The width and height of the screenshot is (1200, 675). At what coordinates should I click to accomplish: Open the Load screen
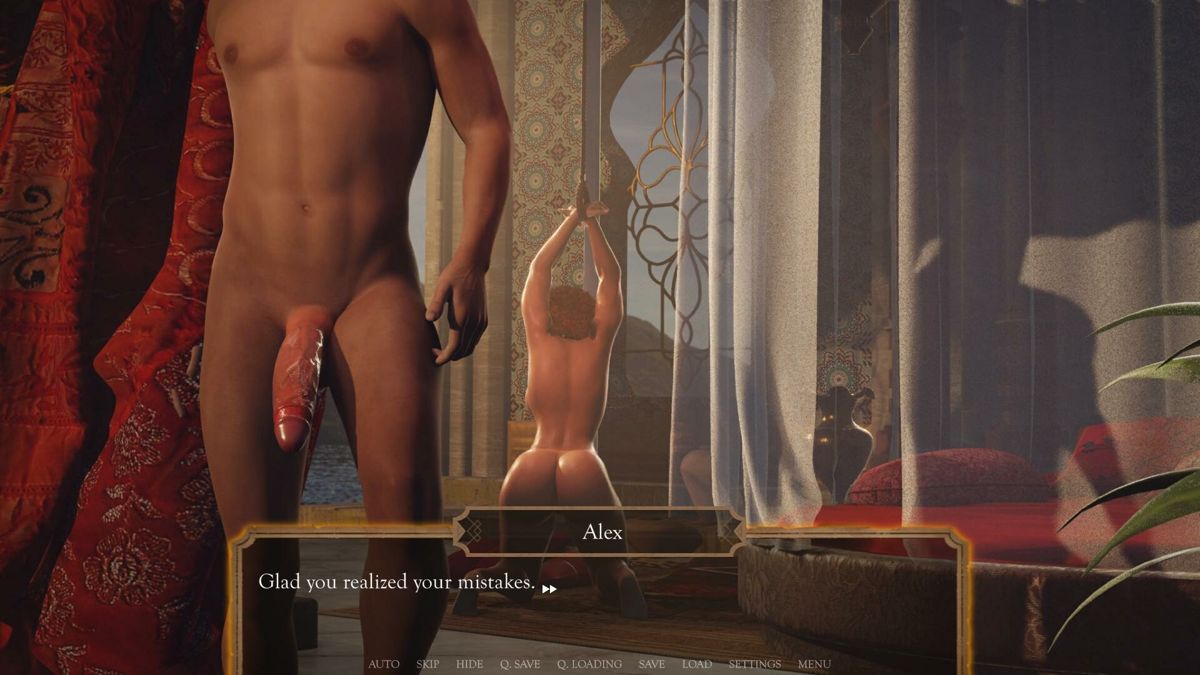coord(697,664)
